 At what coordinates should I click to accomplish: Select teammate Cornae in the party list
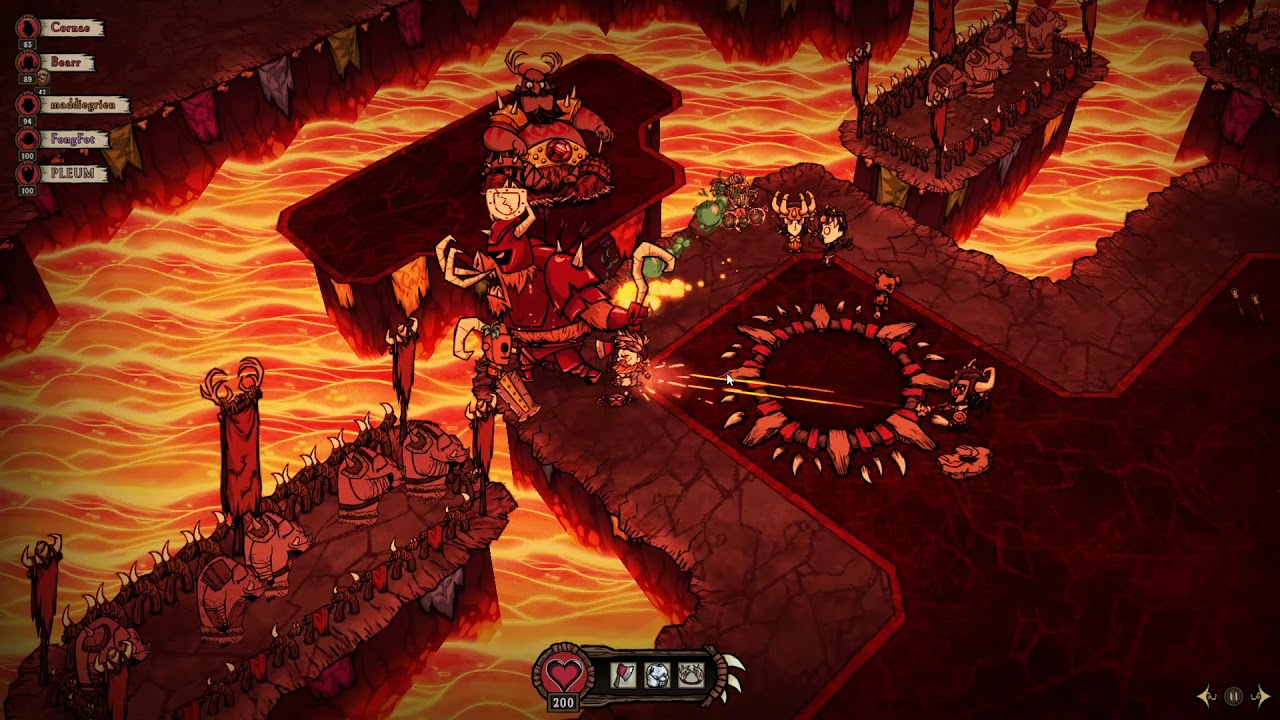tap(69, 28)
